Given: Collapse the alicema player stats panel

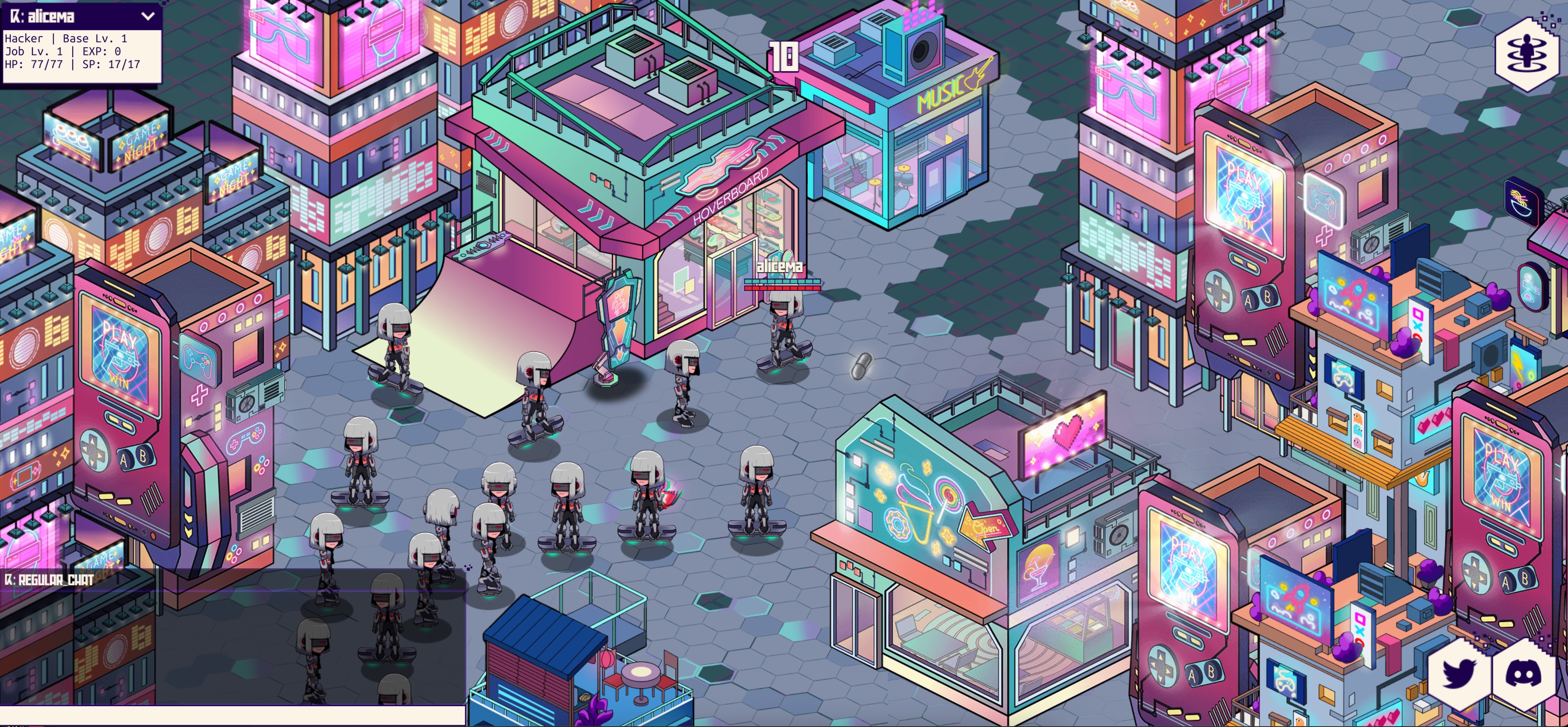Looking at the screenshot, I should tap(148, 16).
